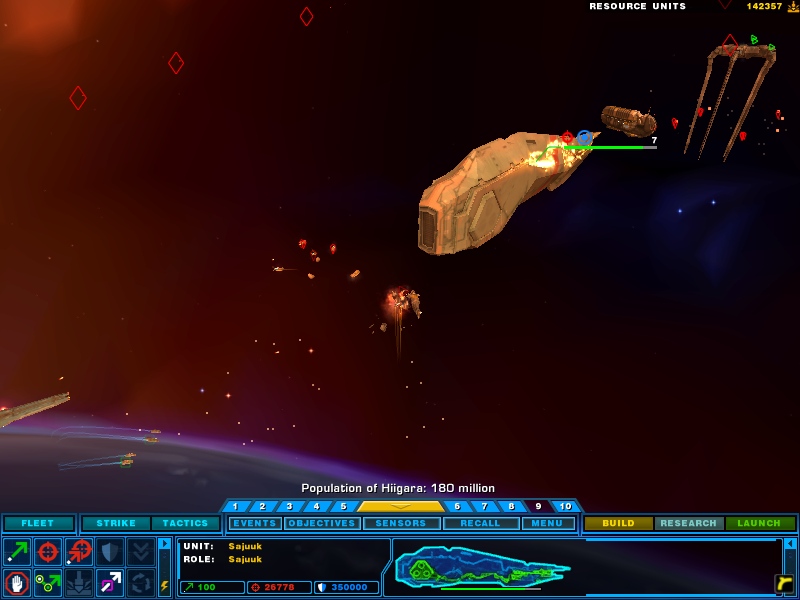Click the Recall button
This screenshot has width=800, height=600.
pyautogui.click(x=481, y=523)
